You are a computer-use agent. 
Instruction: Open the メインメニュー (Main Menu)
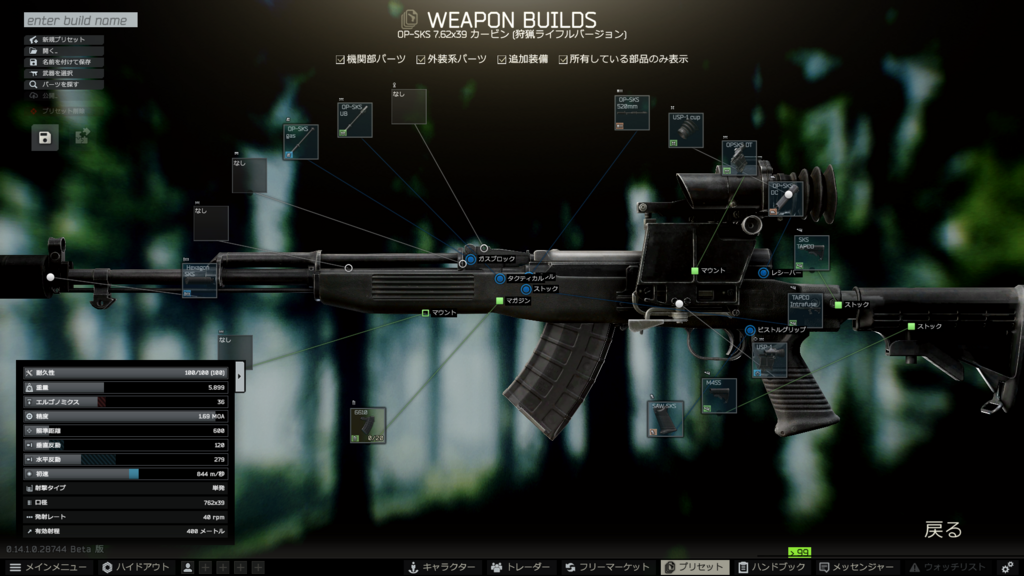(48, 567)
